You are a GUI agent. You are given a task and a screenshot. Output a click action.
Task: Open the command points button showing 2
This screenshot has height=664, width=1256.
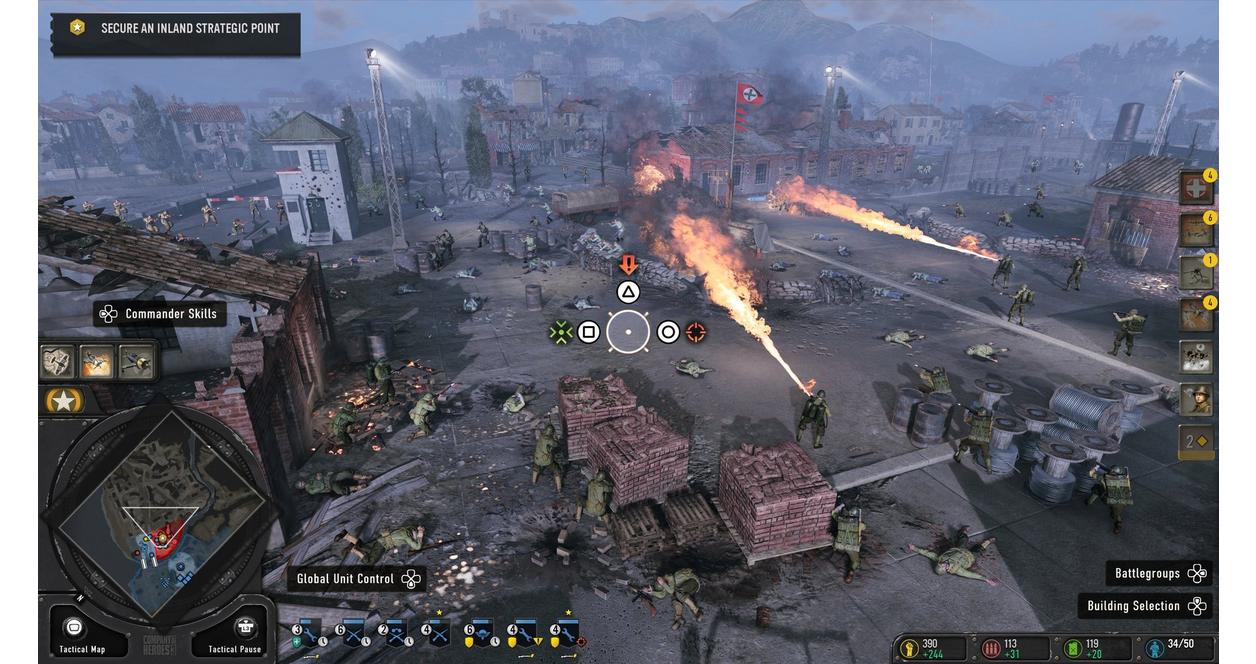click(1195, 441)
